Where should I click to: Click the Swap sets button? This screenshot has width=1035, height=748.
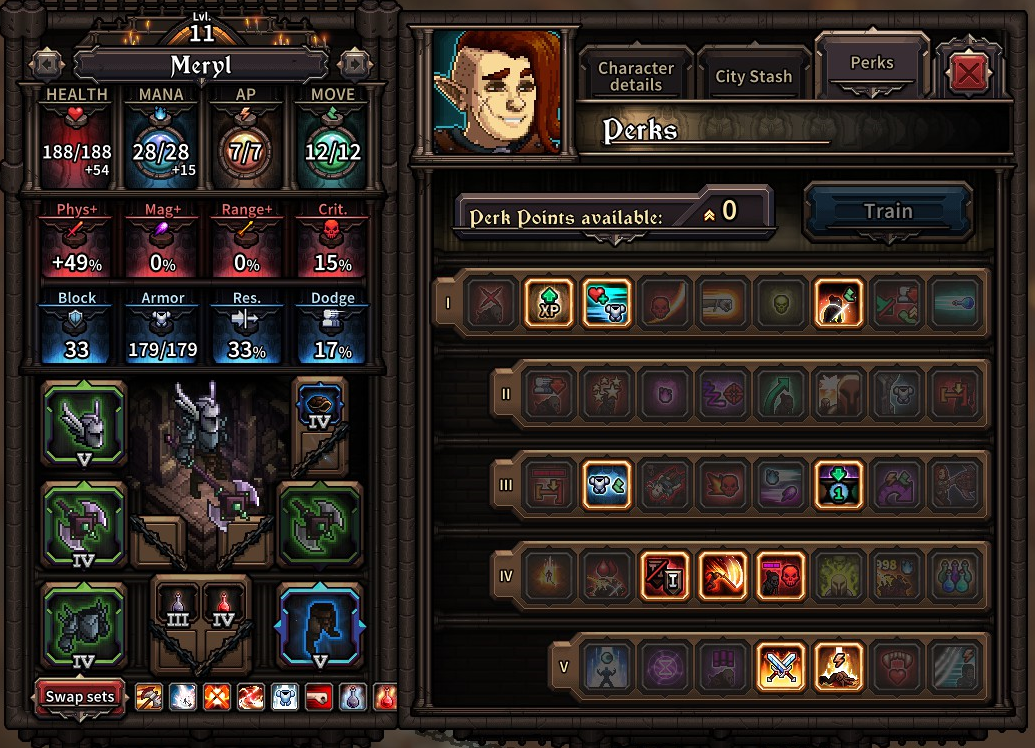[x=80, y=697]
